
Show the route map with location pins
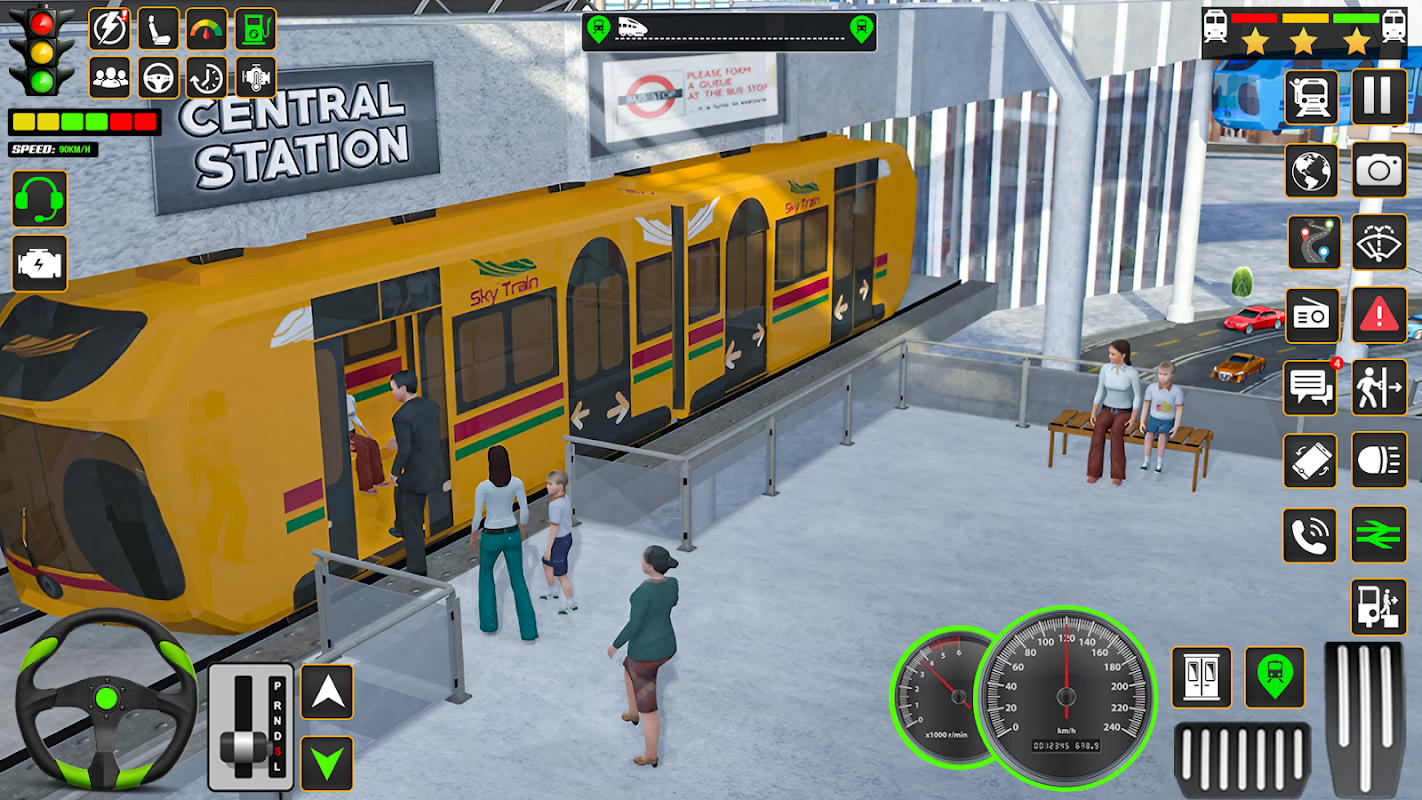coord(1313,243)
